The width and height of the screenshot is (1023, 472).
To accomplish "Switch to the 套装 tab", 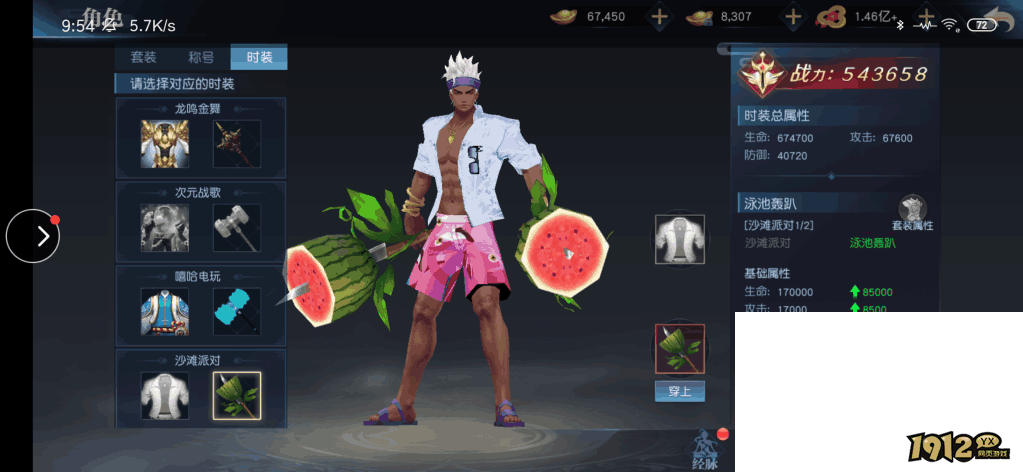I will click(x=144, y=57).
